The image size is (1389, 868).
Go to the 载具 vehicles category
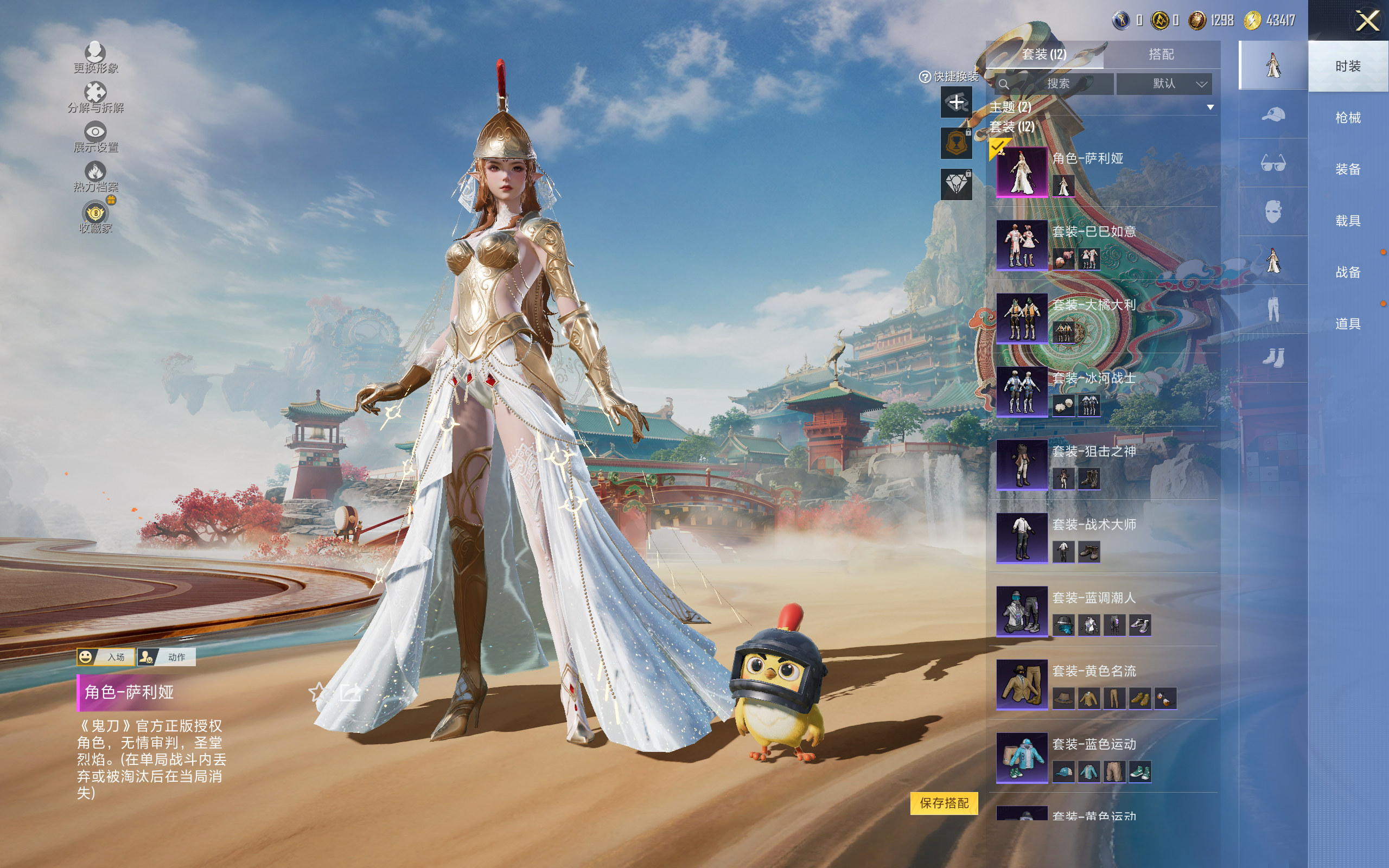(1347, 221)
